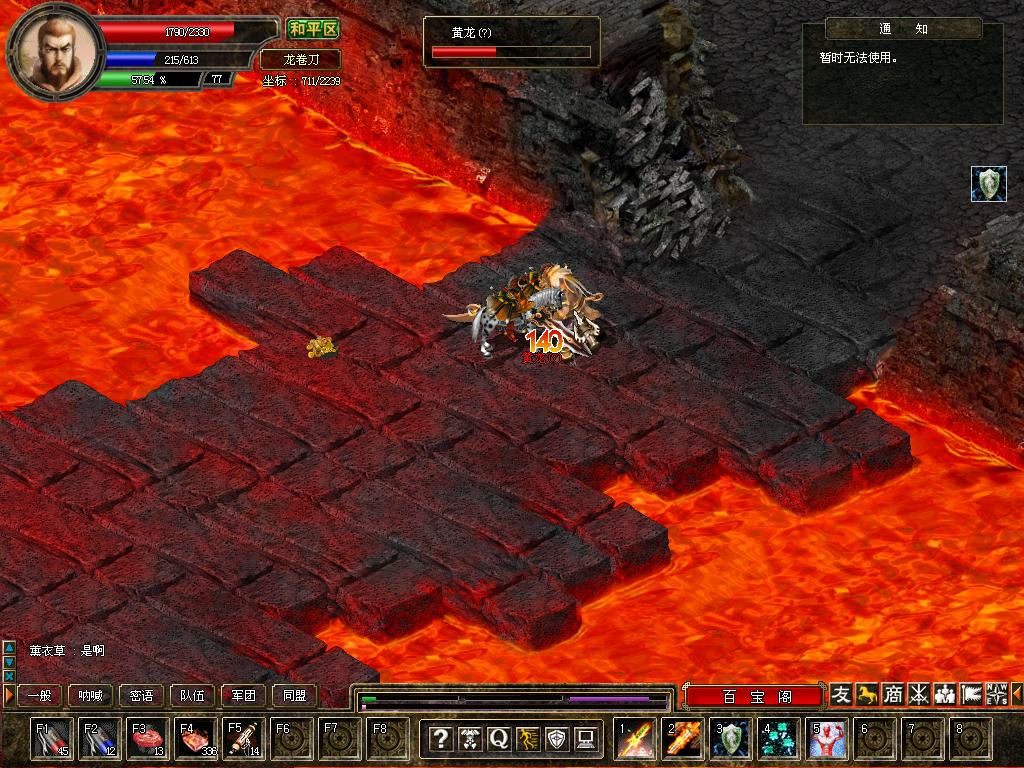Choose the 密语 whisper chat channel
This screenshot has width=1024, height=768.
click(142, 695)
